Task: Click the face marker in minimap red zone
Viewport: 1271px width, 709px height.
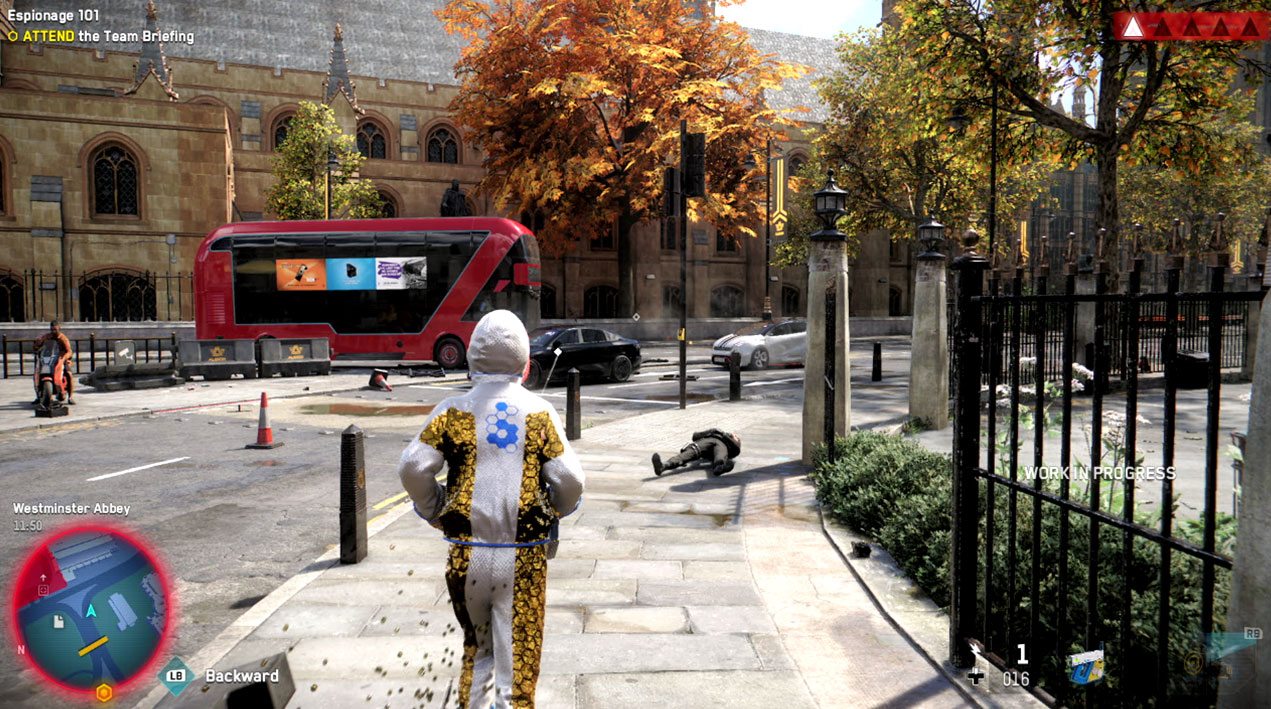Action: click(43, 591)
